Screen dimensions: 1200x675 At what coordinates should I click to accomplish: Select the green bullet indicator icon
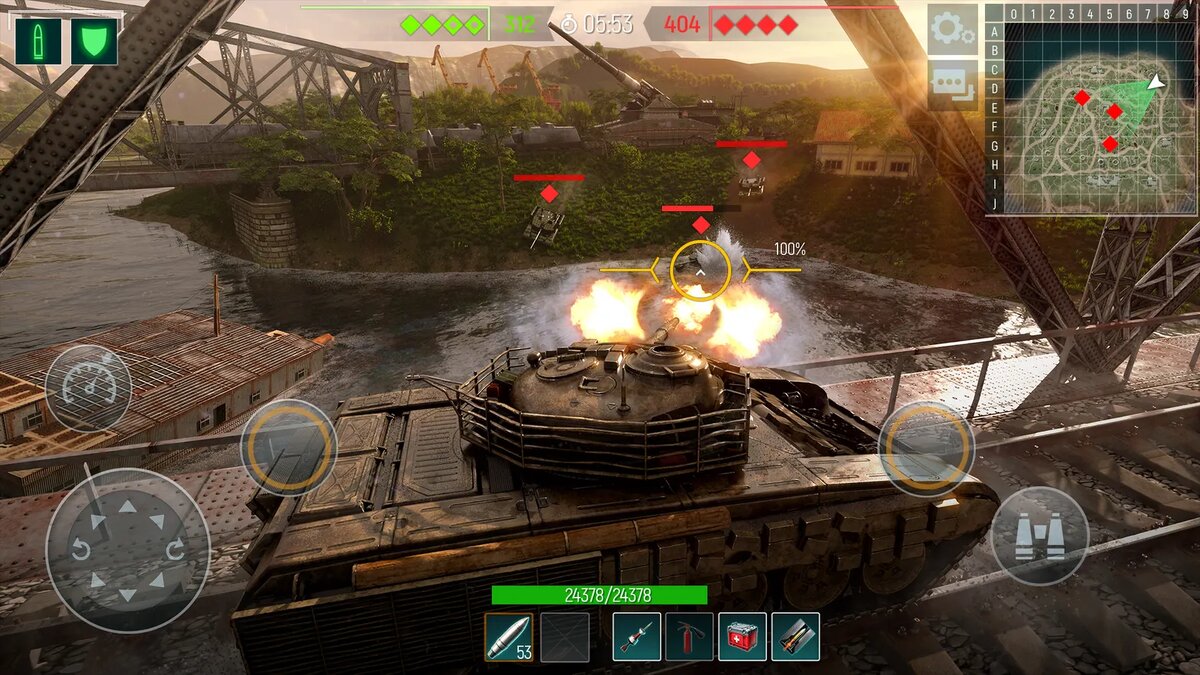[38, 42]
